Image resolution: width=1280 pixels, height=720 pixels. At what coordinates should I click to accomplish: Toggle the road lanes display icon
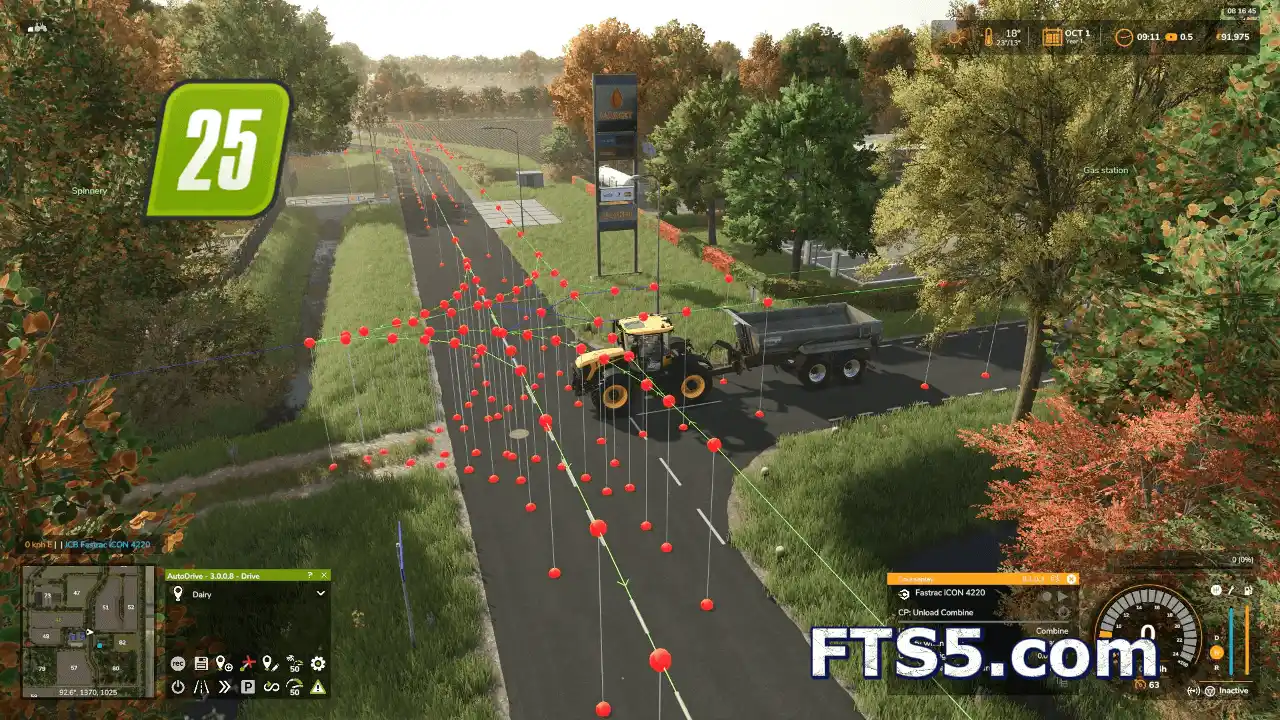point(201,687)
